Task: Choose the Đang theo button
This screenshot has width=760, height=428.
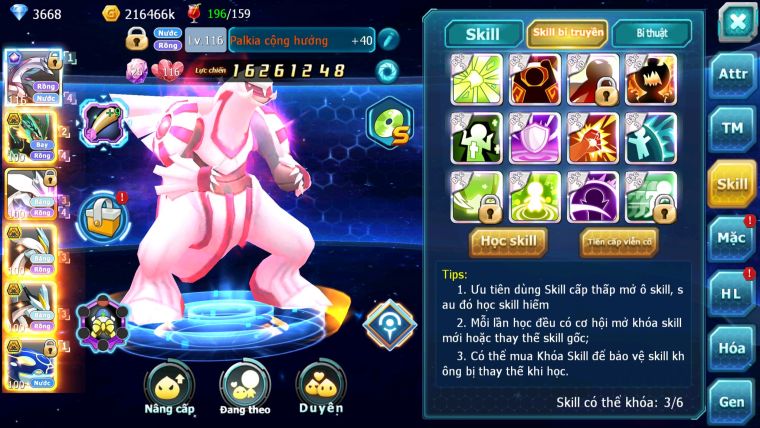Action: [245, 389]
